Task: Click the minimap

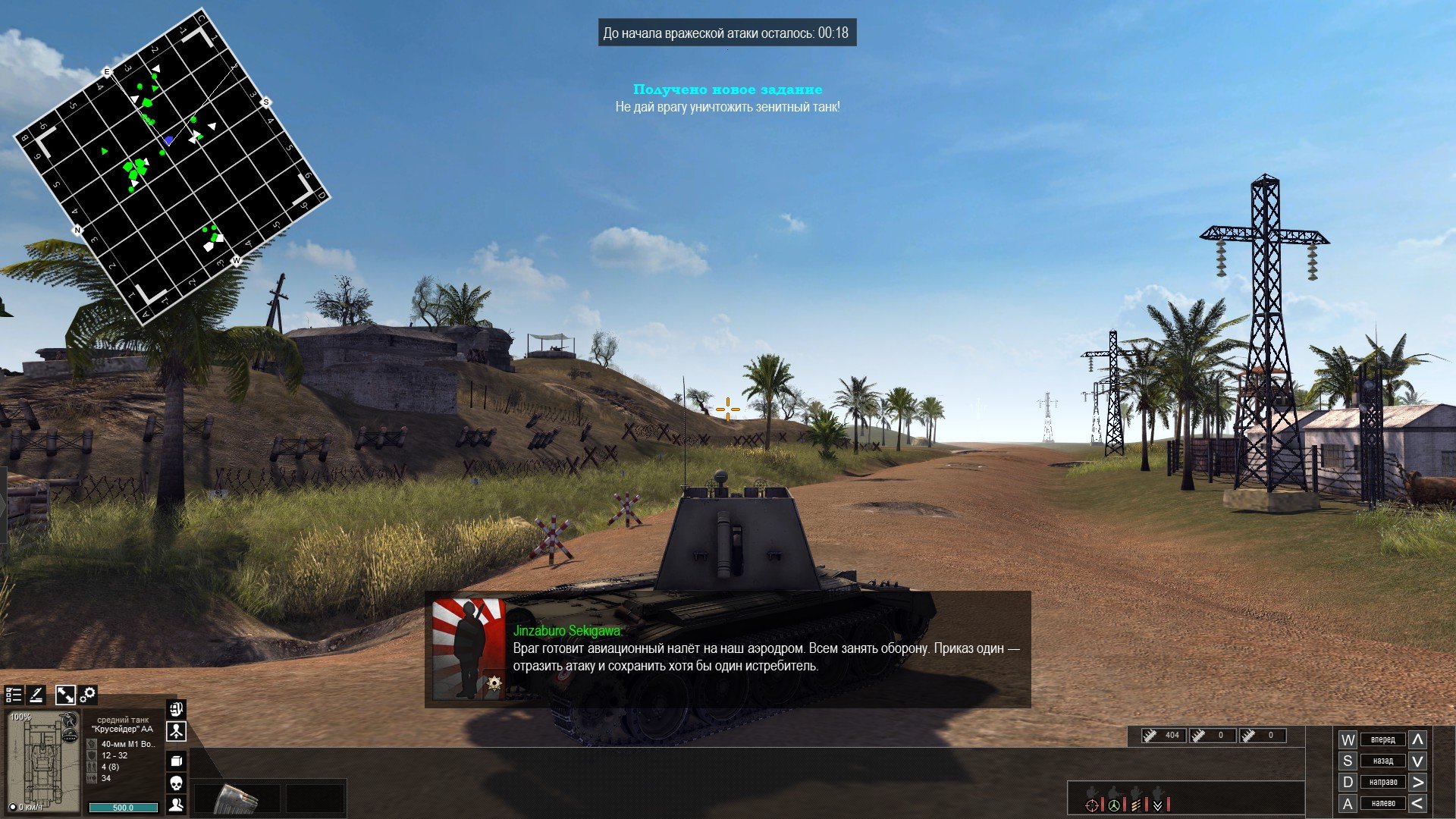Action: pyautogui.click(x=172, y=165)
